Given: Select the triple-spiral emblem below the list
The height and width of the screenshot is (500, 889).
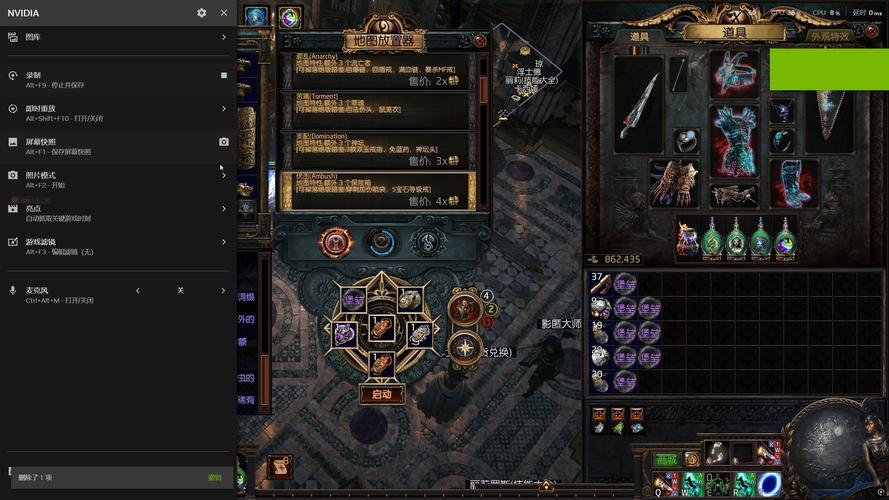Looking at the screenshot, I should pyautogui.click(x=427, y=242).
